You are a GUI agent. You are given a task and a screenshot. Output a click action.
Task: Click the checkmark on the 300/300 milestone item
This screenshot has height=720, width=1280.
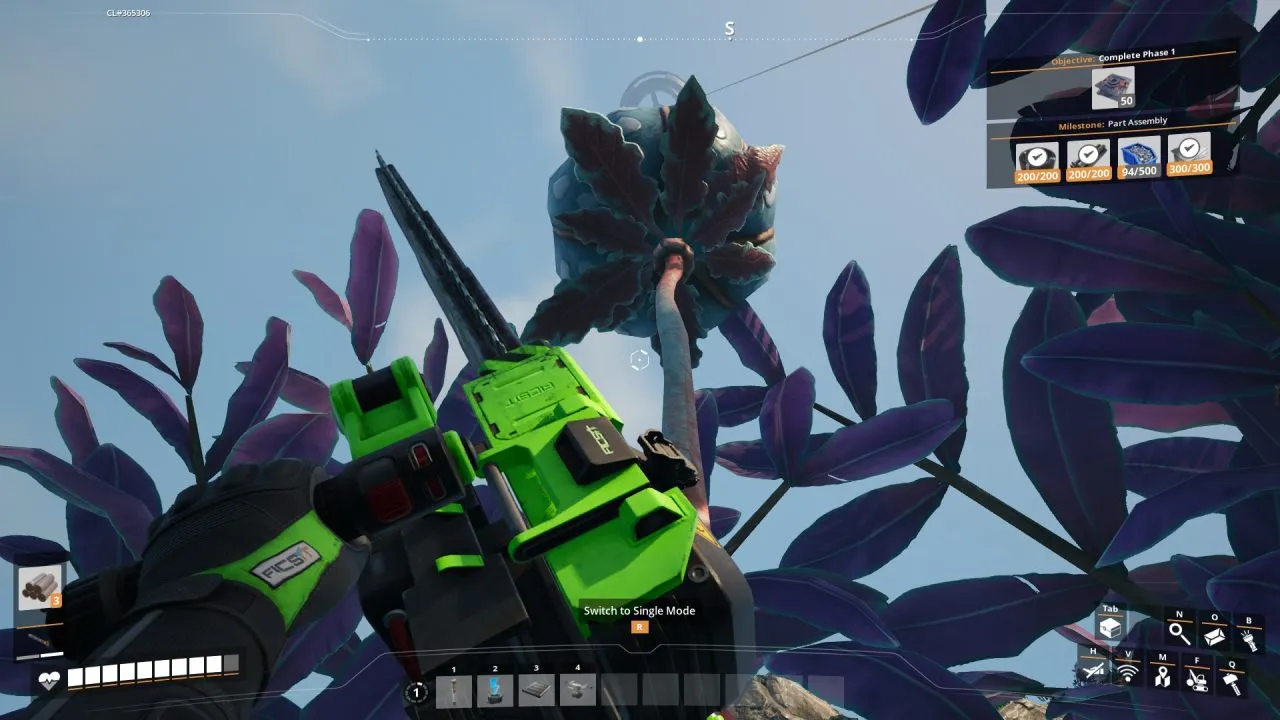(x=1189, y=148)
